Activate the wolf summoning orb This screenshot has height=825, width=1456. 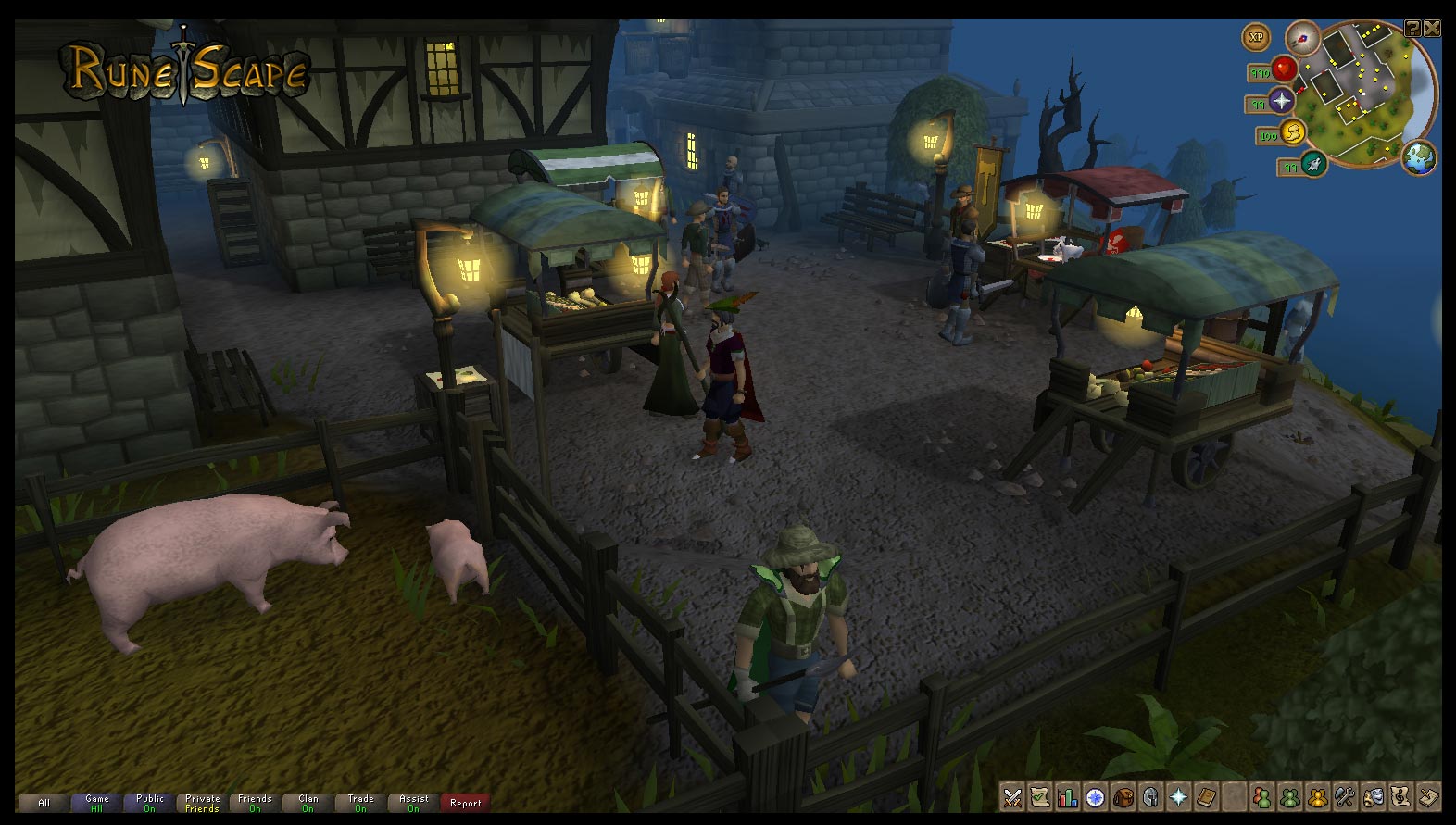(x=1313, y=165)
